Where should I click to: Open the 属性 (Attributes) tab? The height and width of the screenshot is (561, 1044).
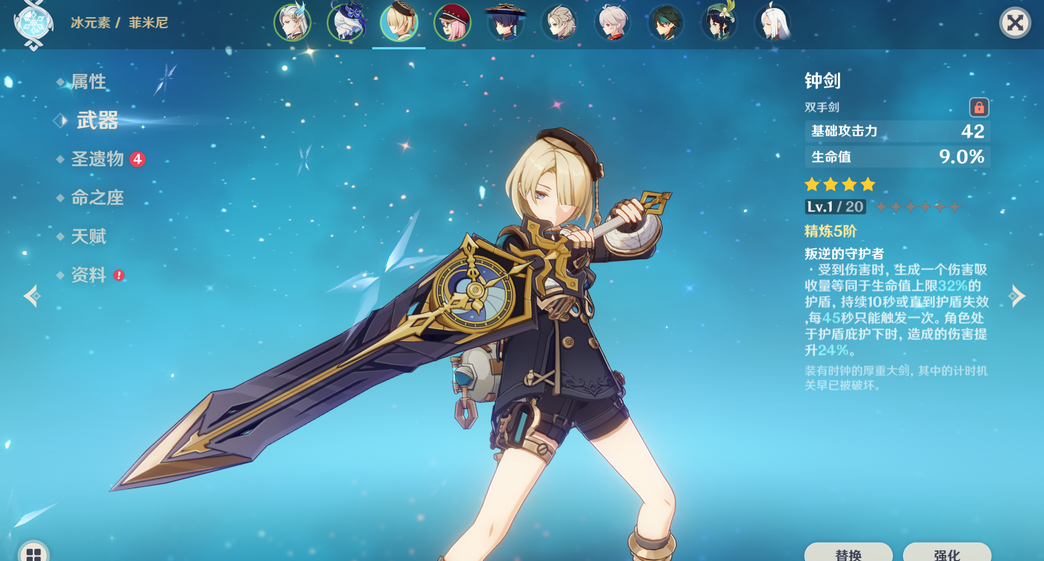click(x=88, y=82)
